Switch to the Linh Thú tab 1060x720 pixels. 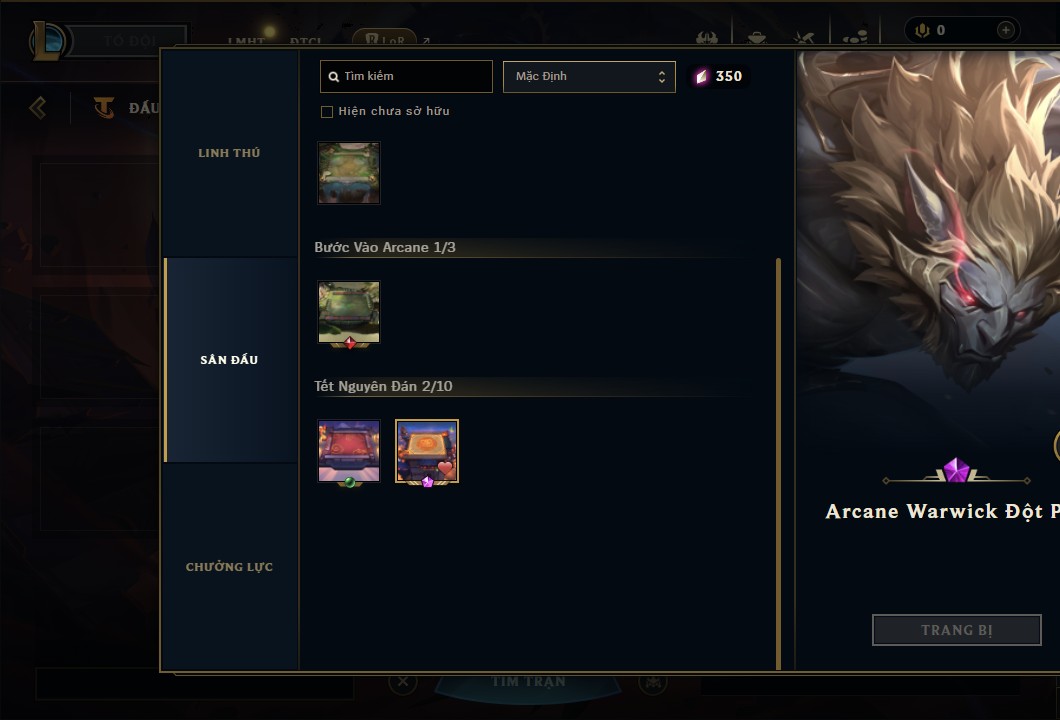[229, 153]
